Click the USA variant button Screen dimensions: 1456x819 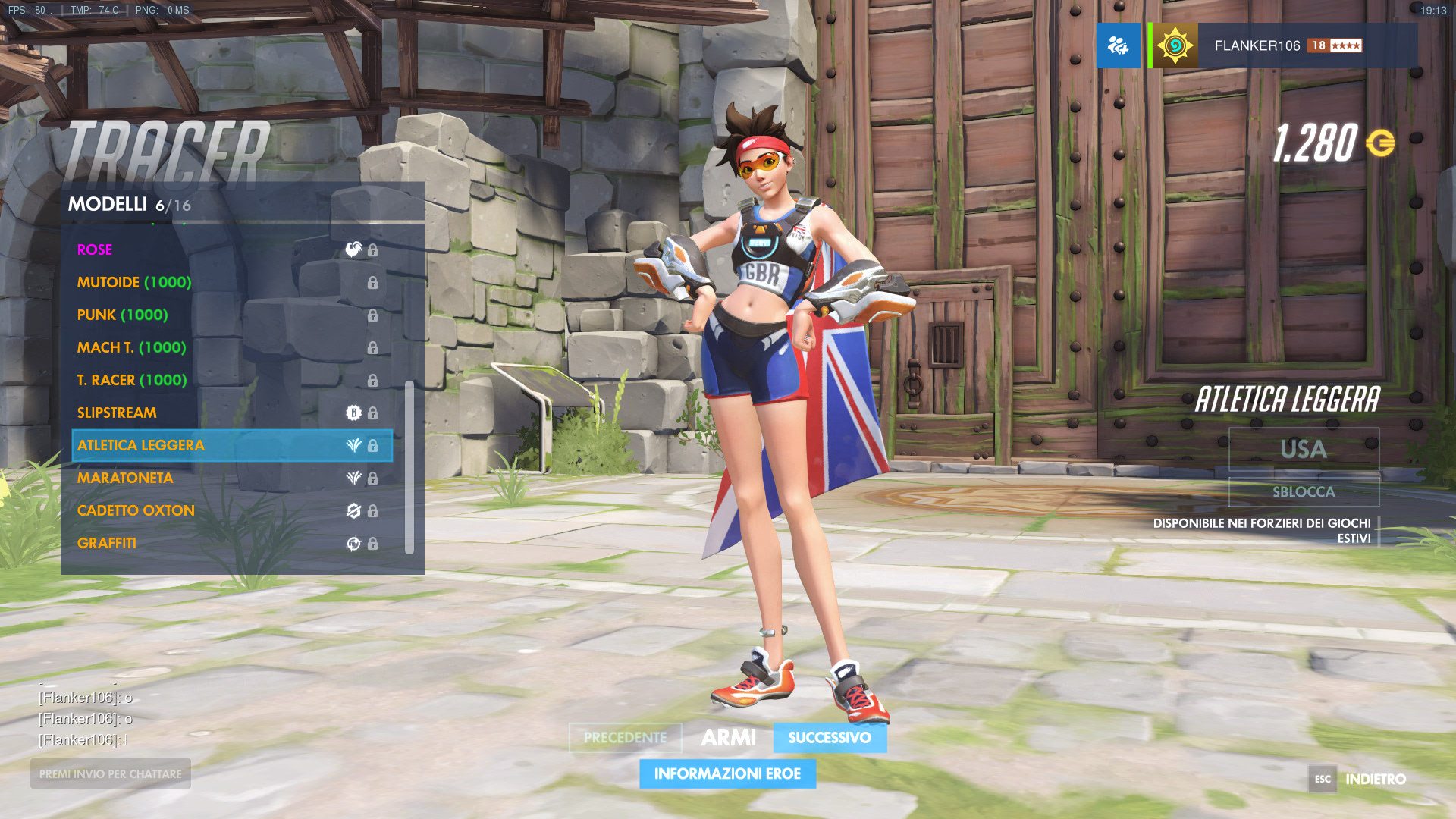tap(1304, 449)
